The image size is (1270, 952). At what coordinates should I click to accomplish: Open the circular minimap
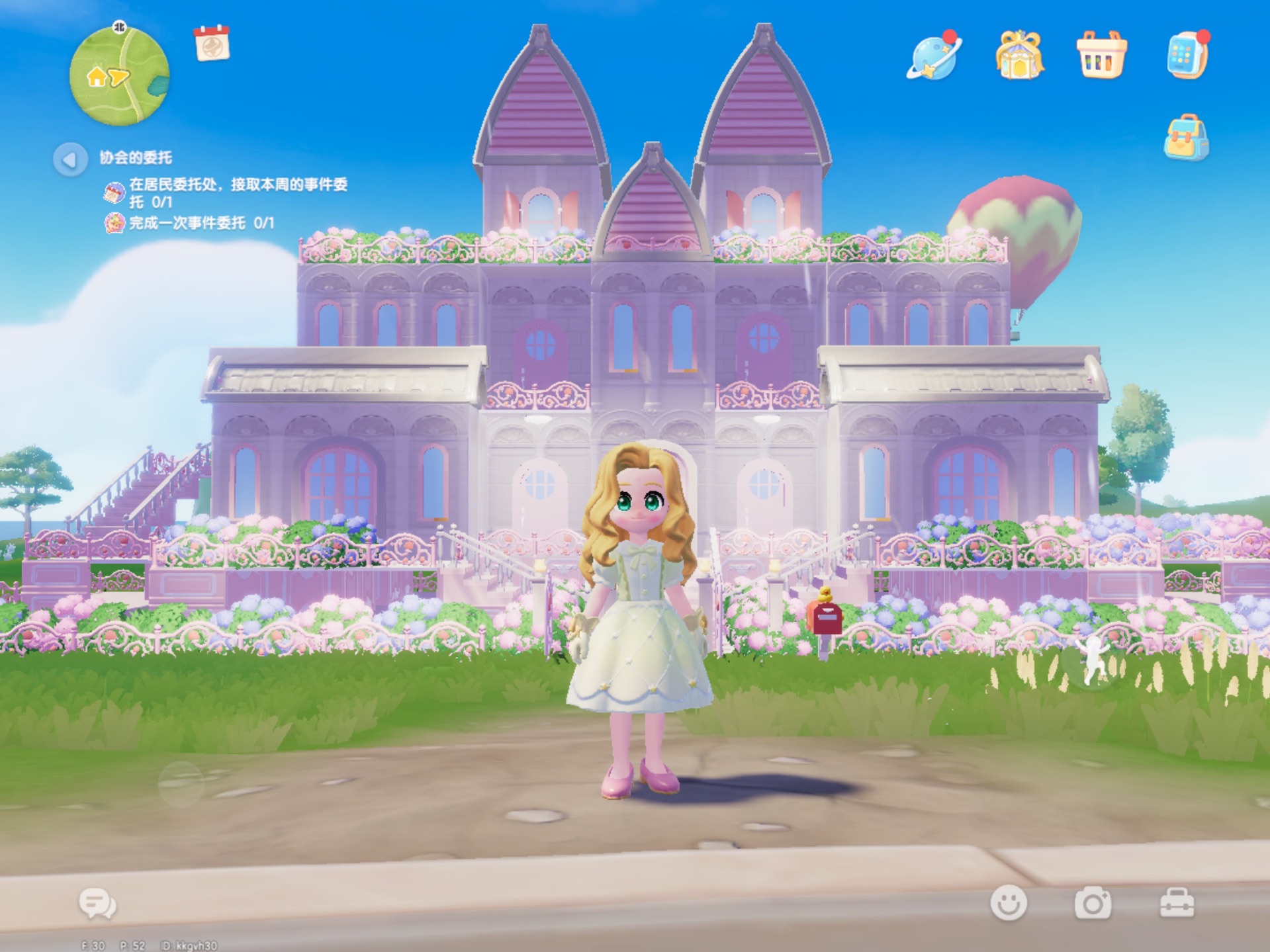pos(119,75)
